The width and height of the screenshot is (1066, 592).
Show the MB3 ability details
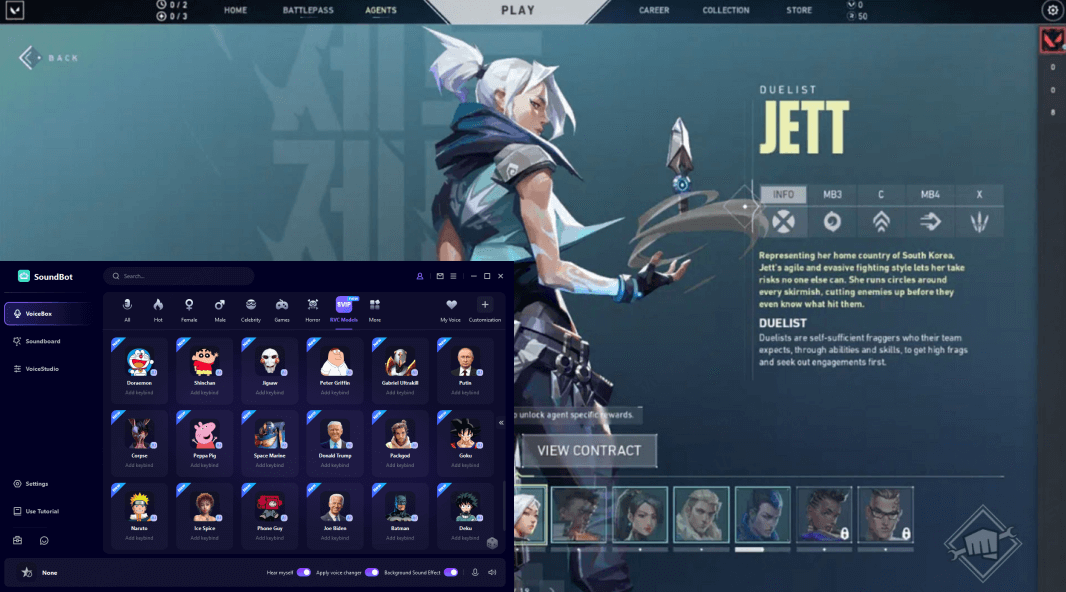tap(832, 194)
